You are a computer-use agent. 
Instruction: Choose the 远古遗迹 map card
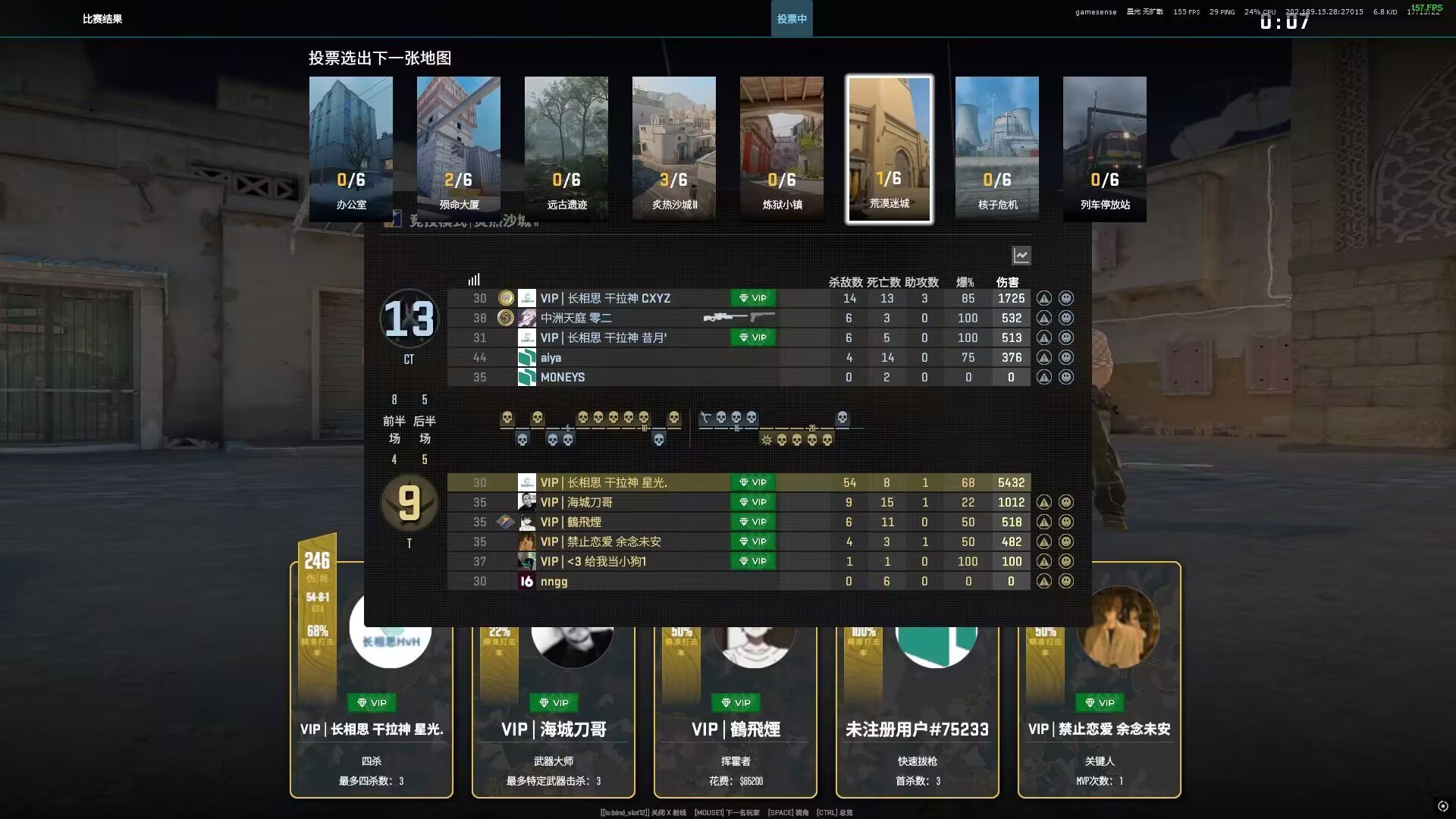pos(566,149)
